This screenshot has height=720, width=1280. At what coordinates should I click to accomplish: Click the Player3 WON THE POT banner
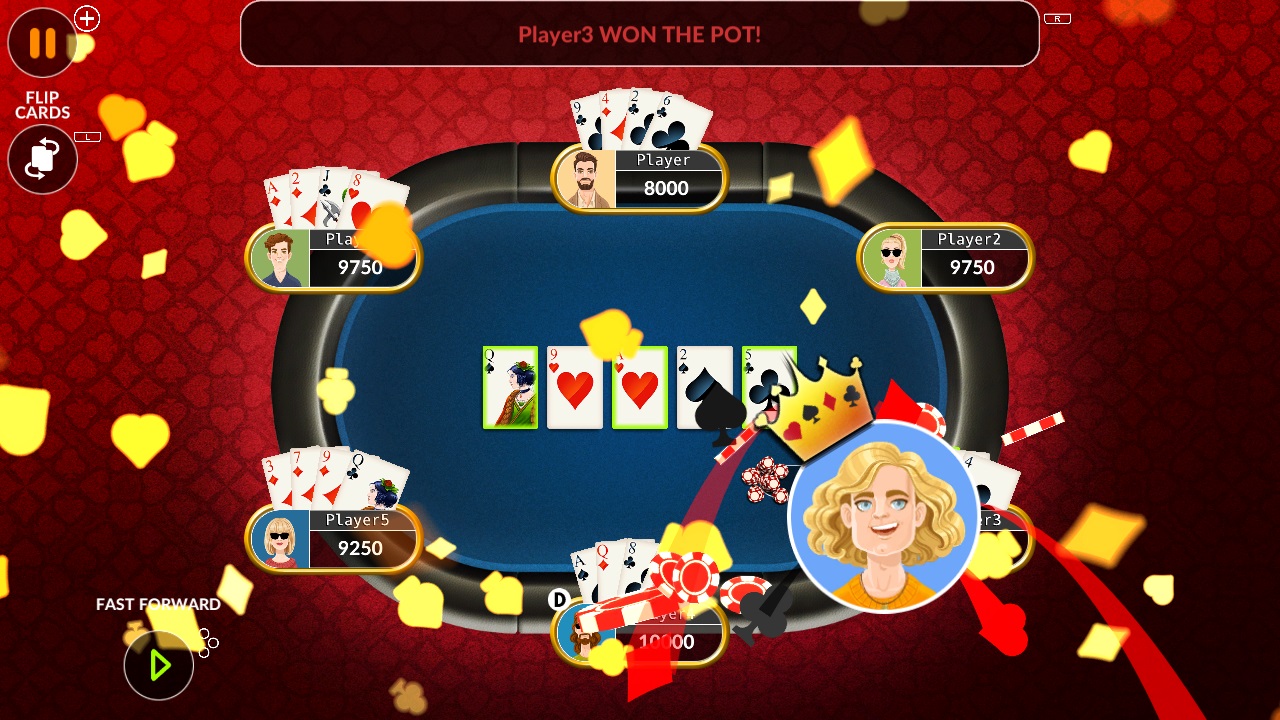tap(639, 34)
